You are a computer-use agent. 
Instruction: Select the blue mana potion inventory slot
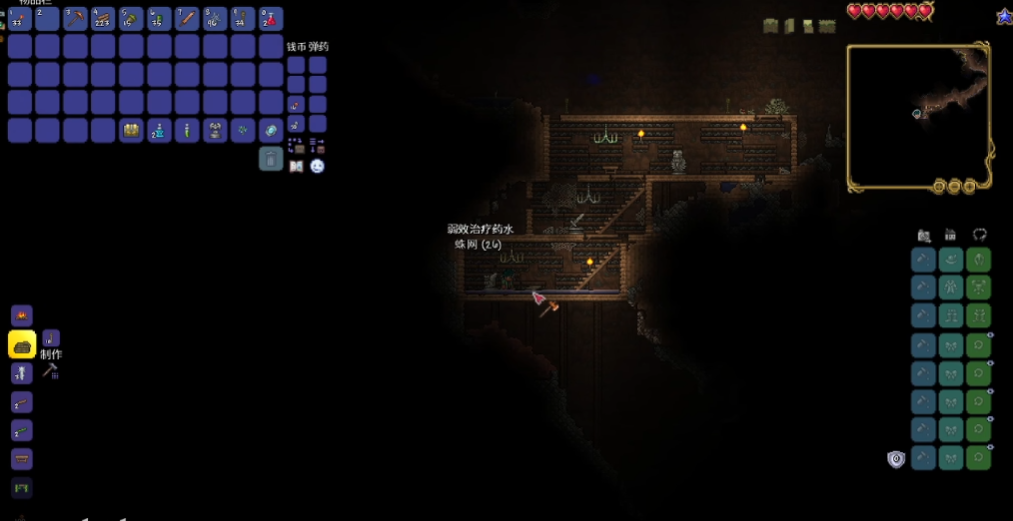[159, 131]
